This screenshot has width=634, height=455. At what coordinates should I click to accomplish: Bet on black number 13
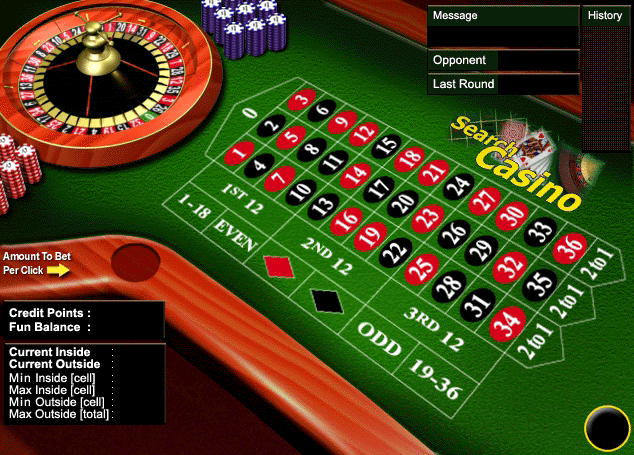click(321, 207)
